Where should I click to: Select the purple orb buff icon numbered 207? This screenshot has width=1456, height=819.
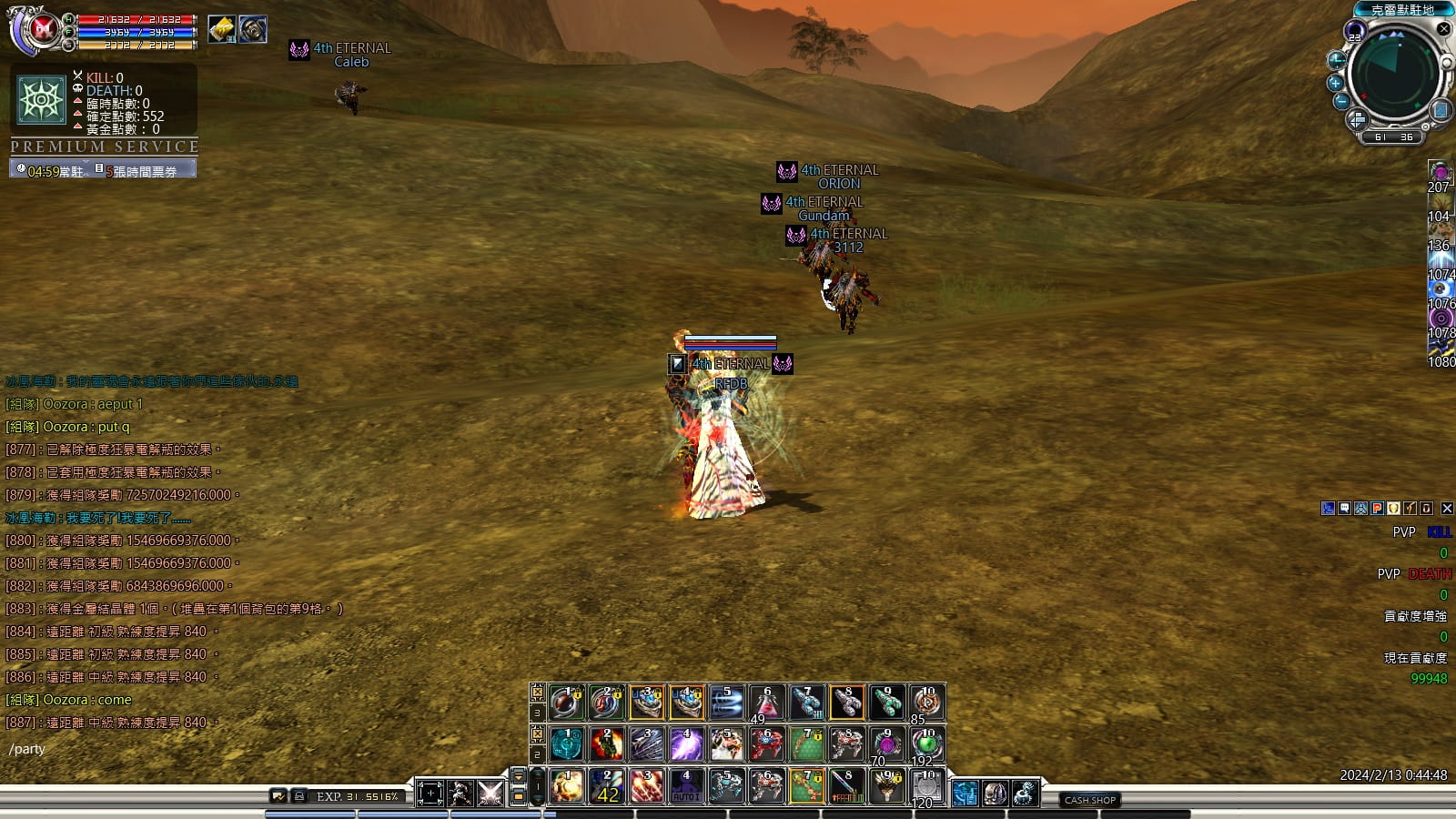click(x=1440, y=172)
